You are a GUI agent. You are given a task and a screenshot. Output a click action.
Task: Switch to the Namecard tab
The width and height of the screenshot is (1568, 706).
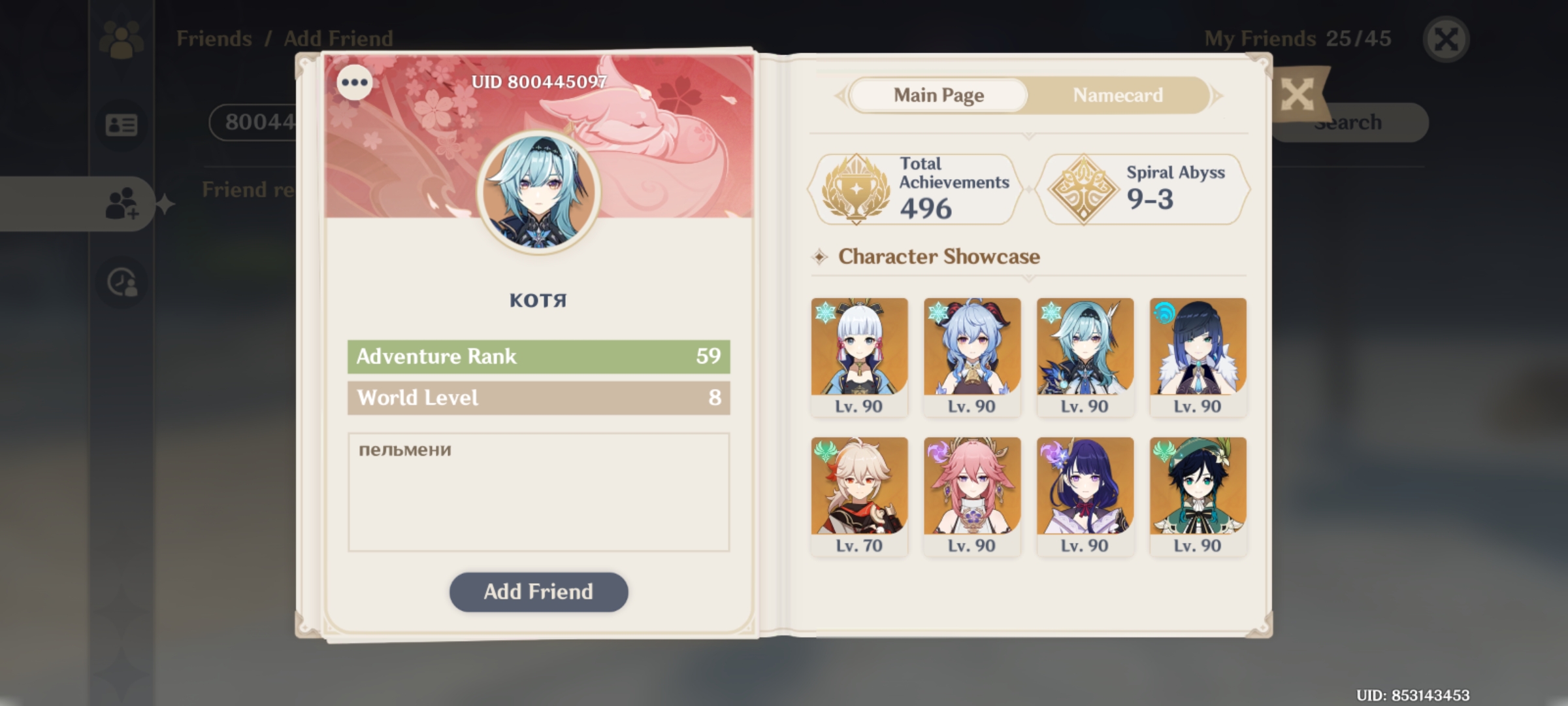[1117, 95]
